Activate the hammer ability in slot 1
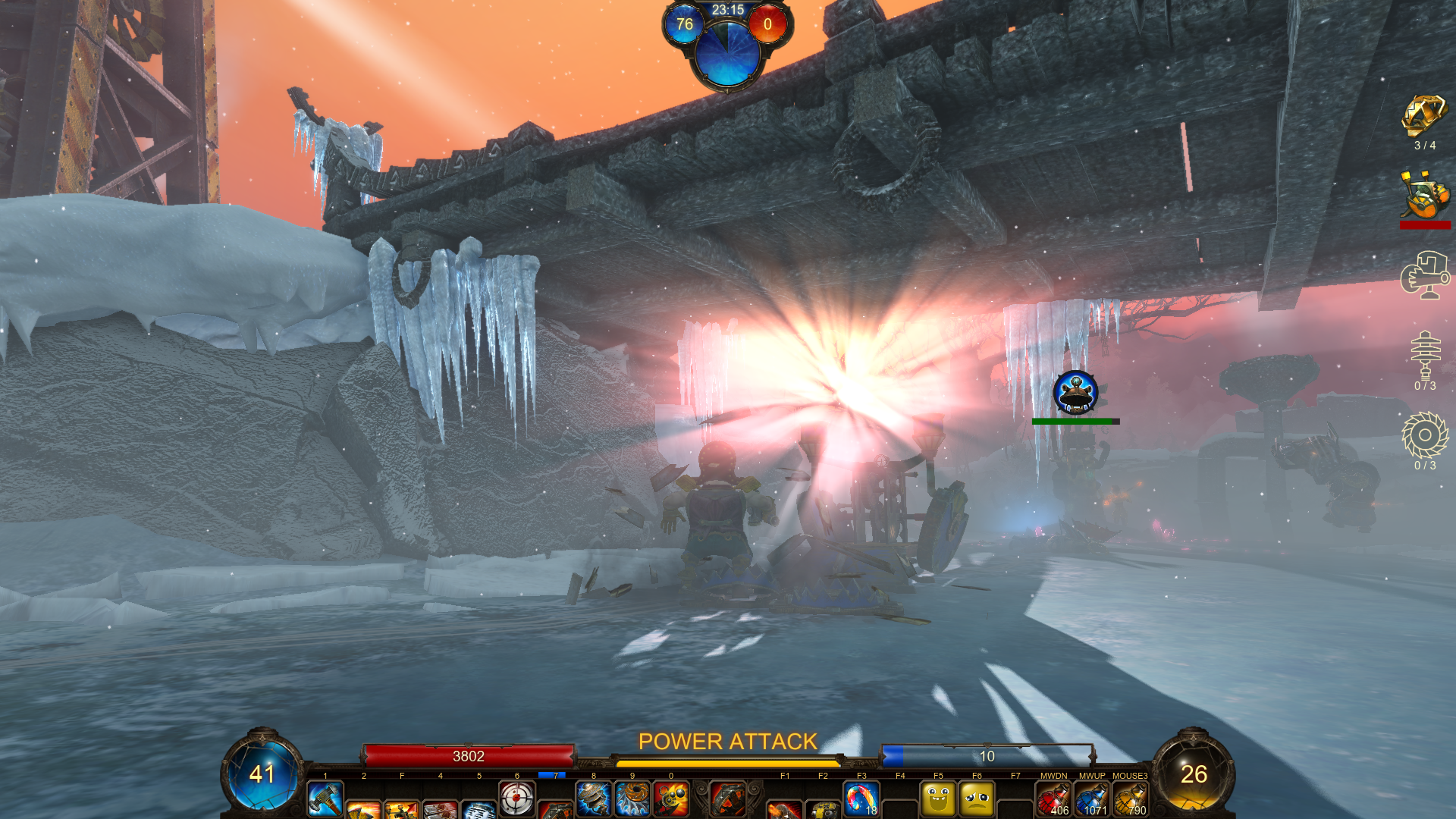The width and height of the screenshot is (1456, 819). [325, 799]
